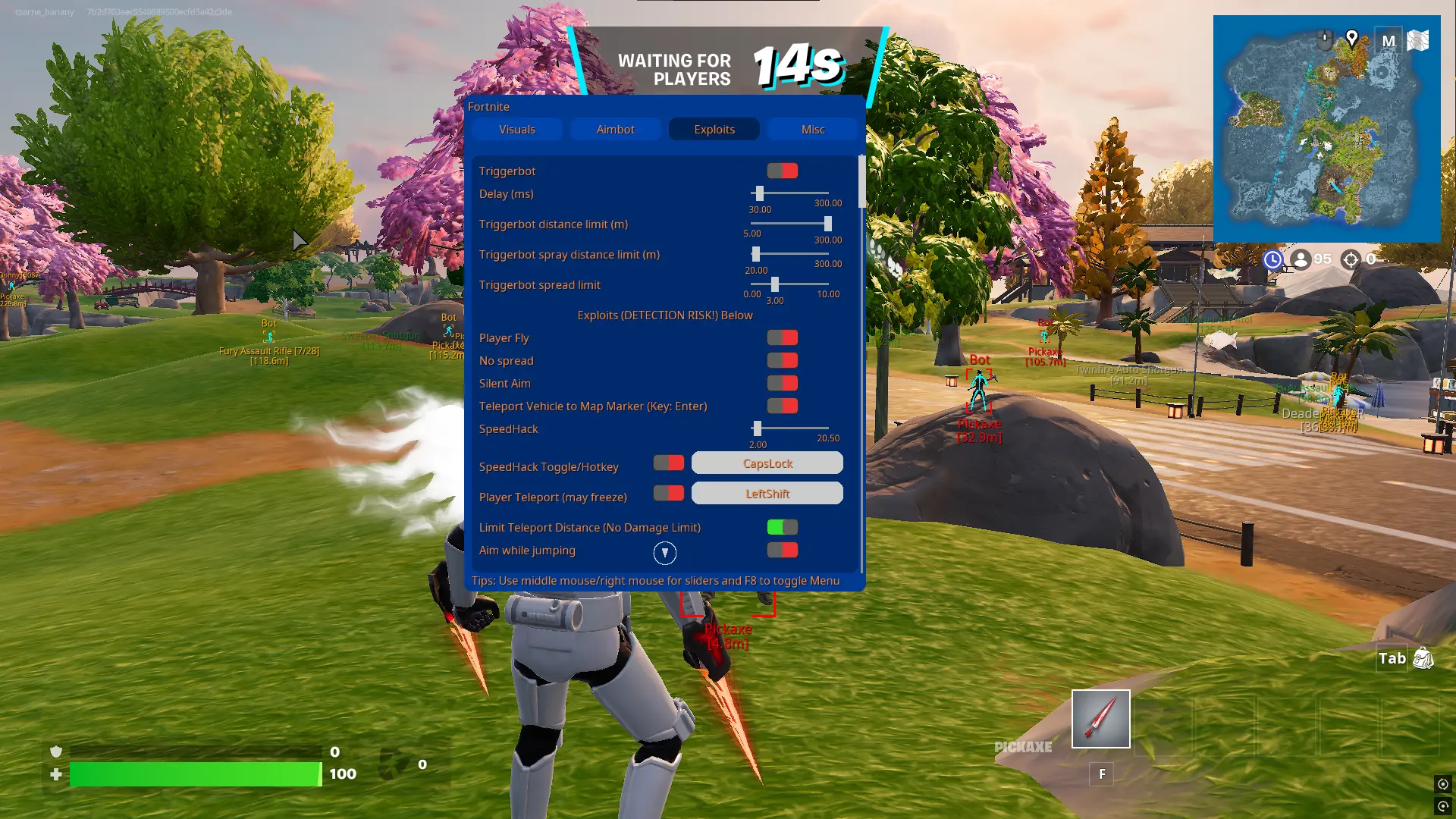Switch to the Misc tab
The height and width of the screenshot is (819, 1456).
[812, 130]
